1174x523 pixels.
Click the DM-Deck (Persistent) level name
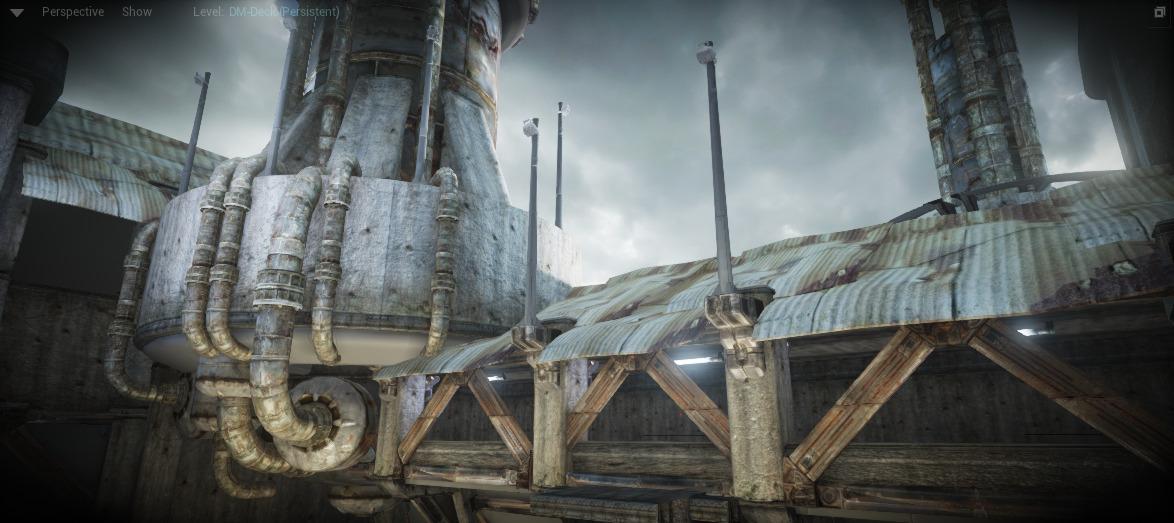coord(284,12)
